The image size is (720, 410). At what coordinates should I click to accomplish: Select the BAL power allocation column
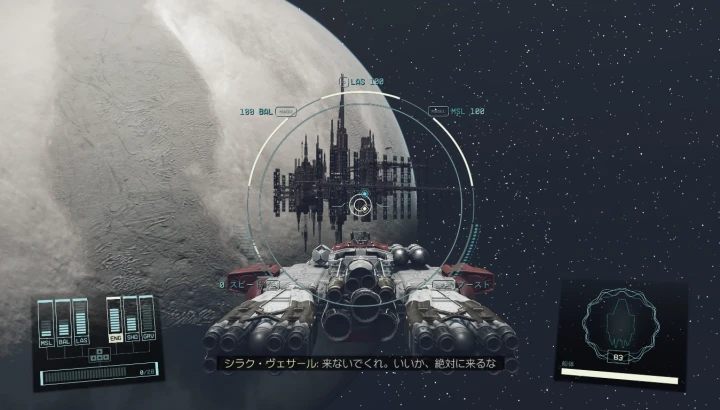pos(63,323)
